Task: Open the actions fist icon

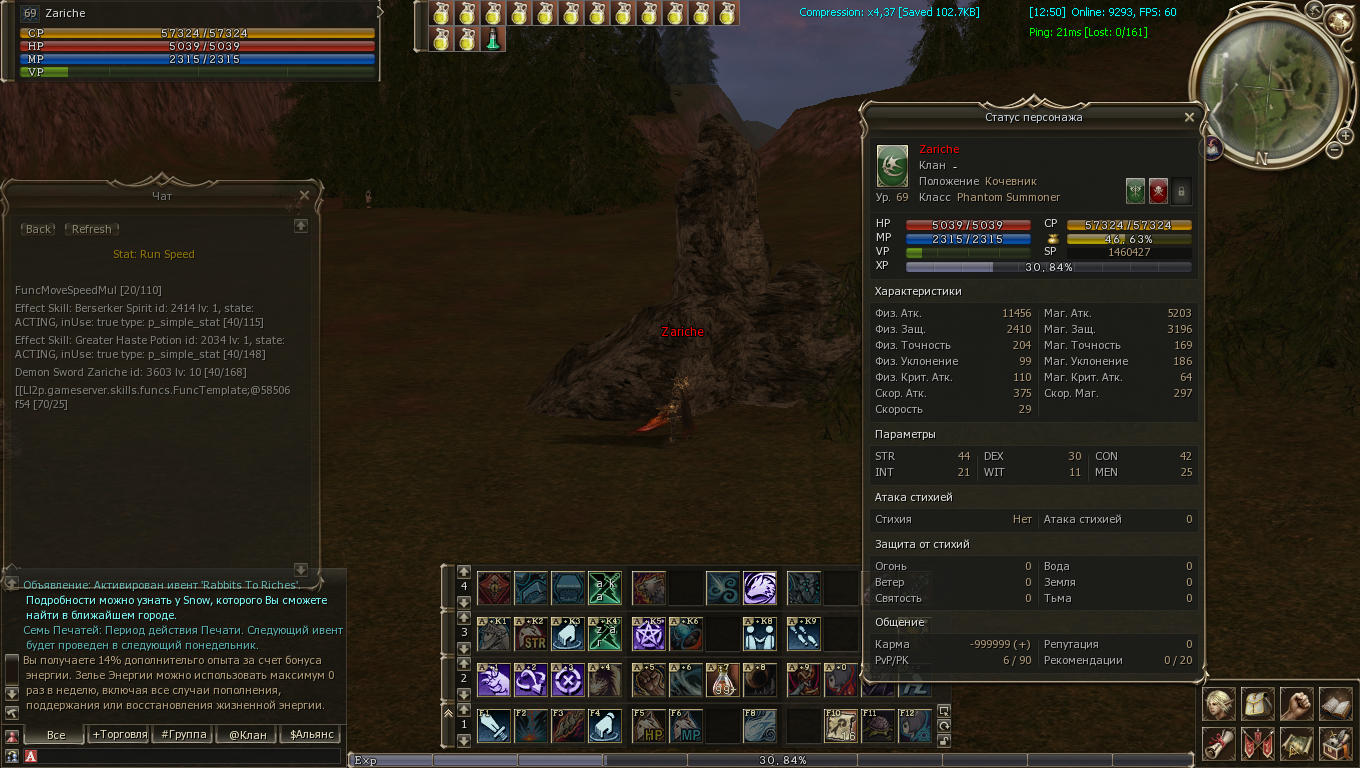Action: click(x=1297, y=703)
